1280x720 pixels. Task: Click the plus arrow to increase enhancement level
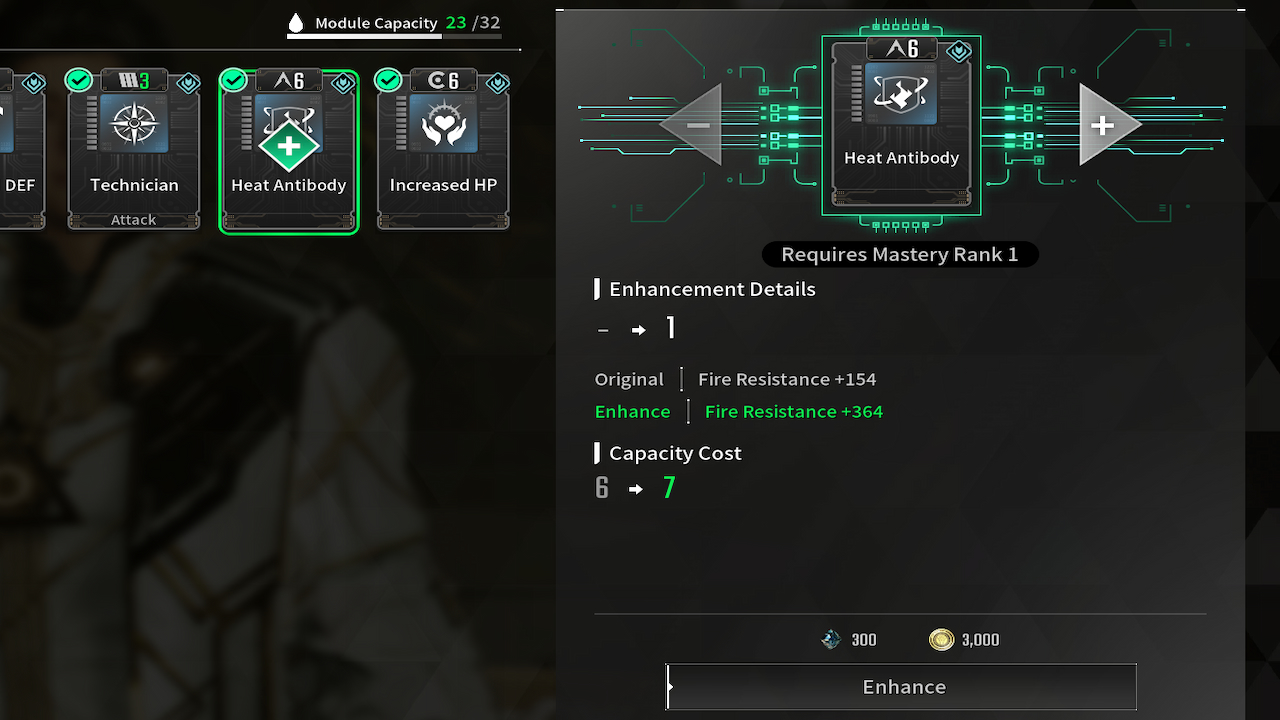tap(1103, 126)
